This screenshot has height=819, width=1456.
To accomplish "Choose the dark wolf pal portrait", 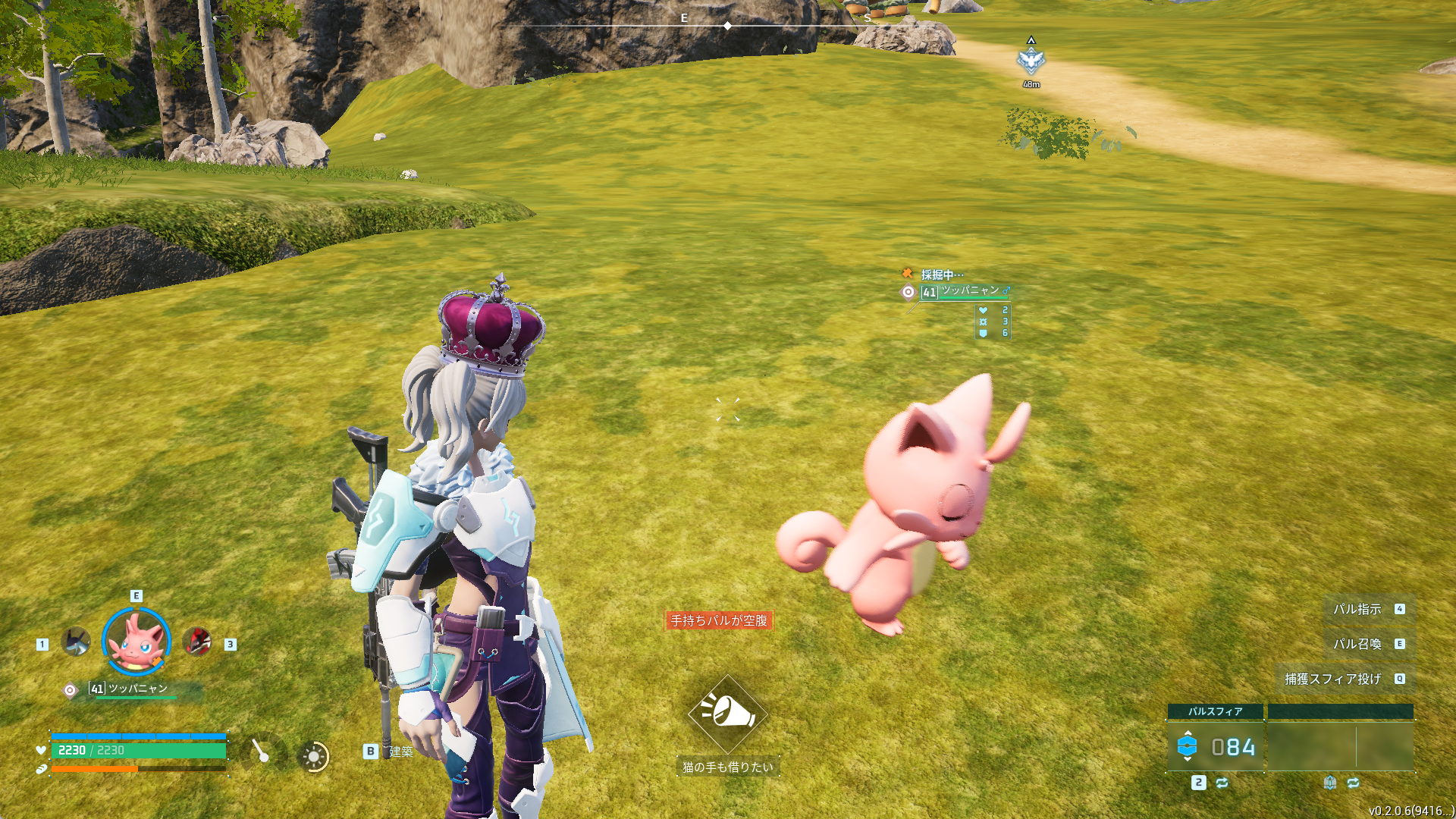I will point(76,642).
